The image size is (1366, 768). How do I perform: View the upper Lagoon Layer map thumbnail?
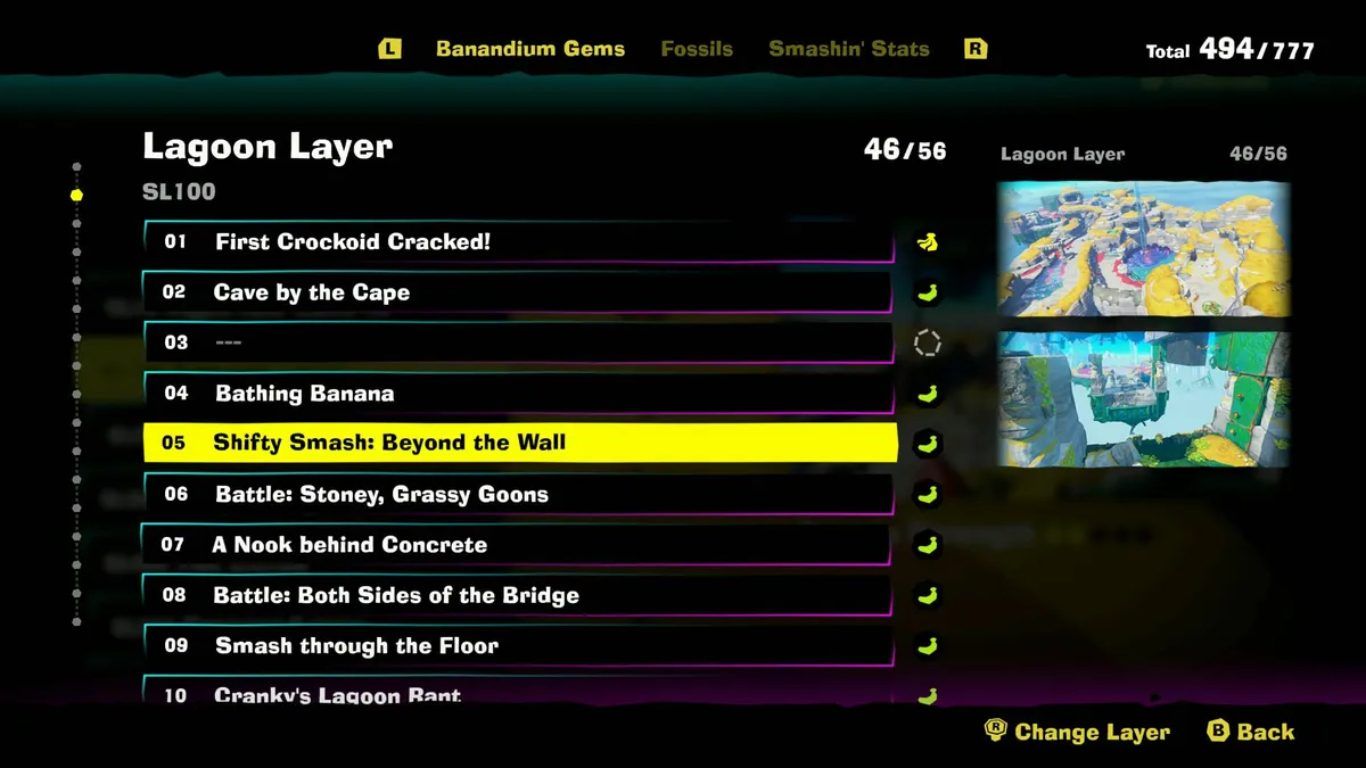[1143, 249]
